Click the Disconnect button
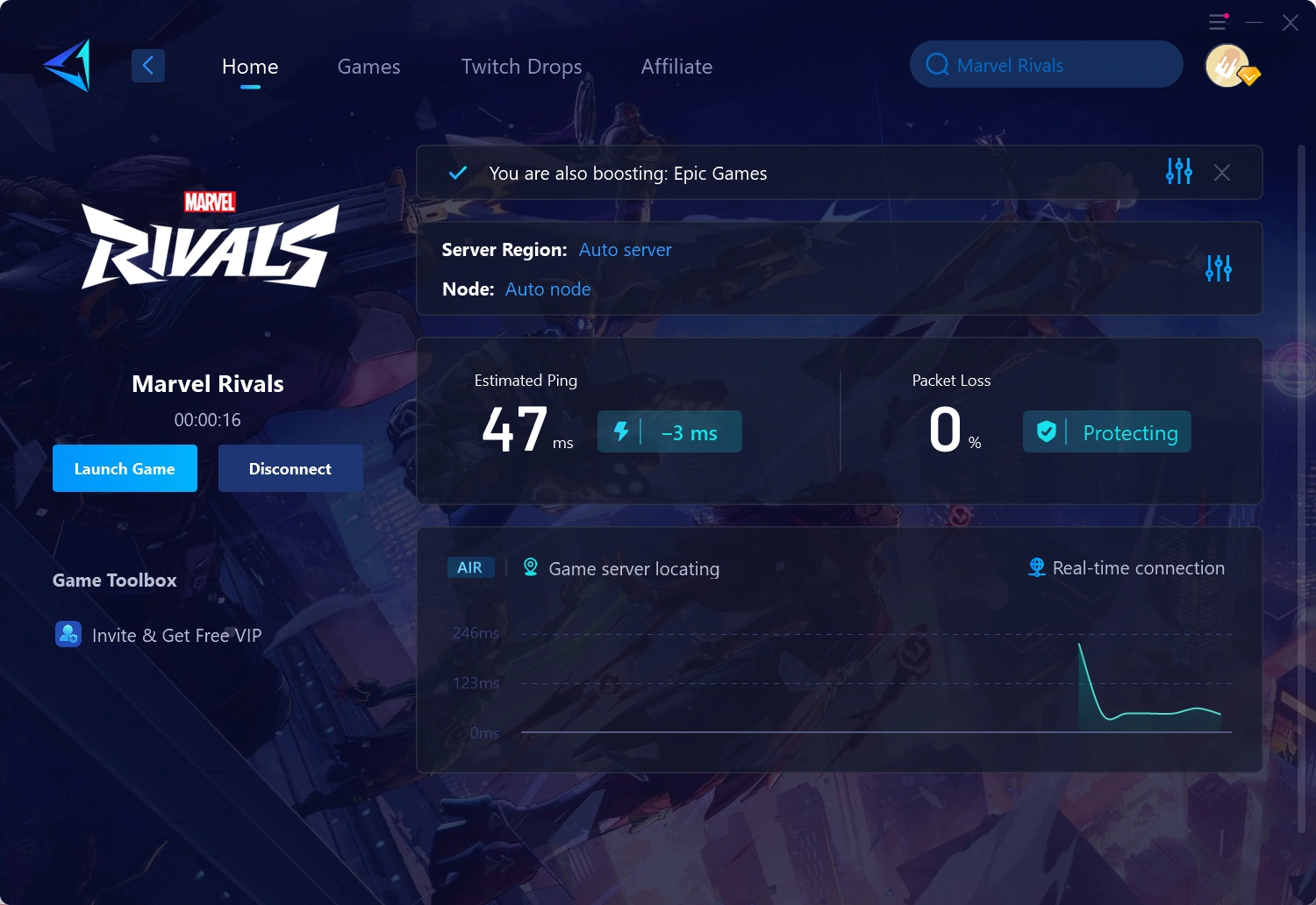Viewport: 1316px width, 905px height. point(290,468)
